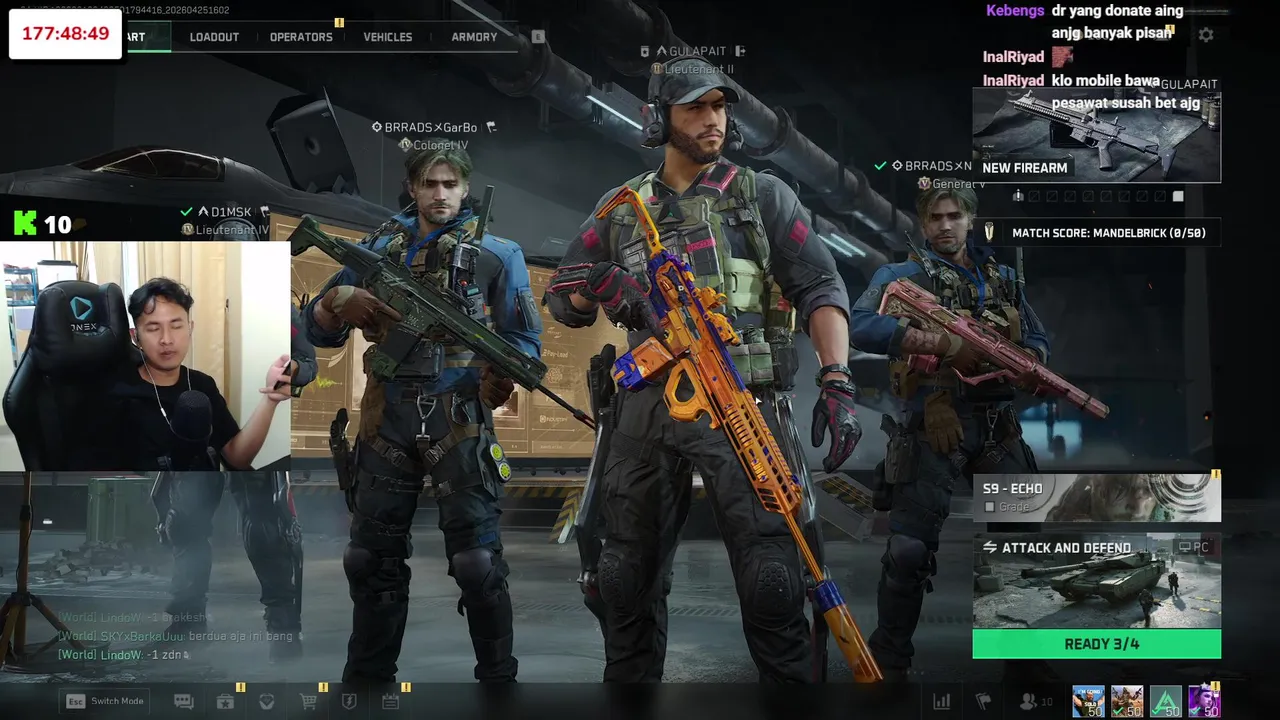Open the shopping cart store icon
This screenshot has width=1280, height=720.
coord(308,702)
